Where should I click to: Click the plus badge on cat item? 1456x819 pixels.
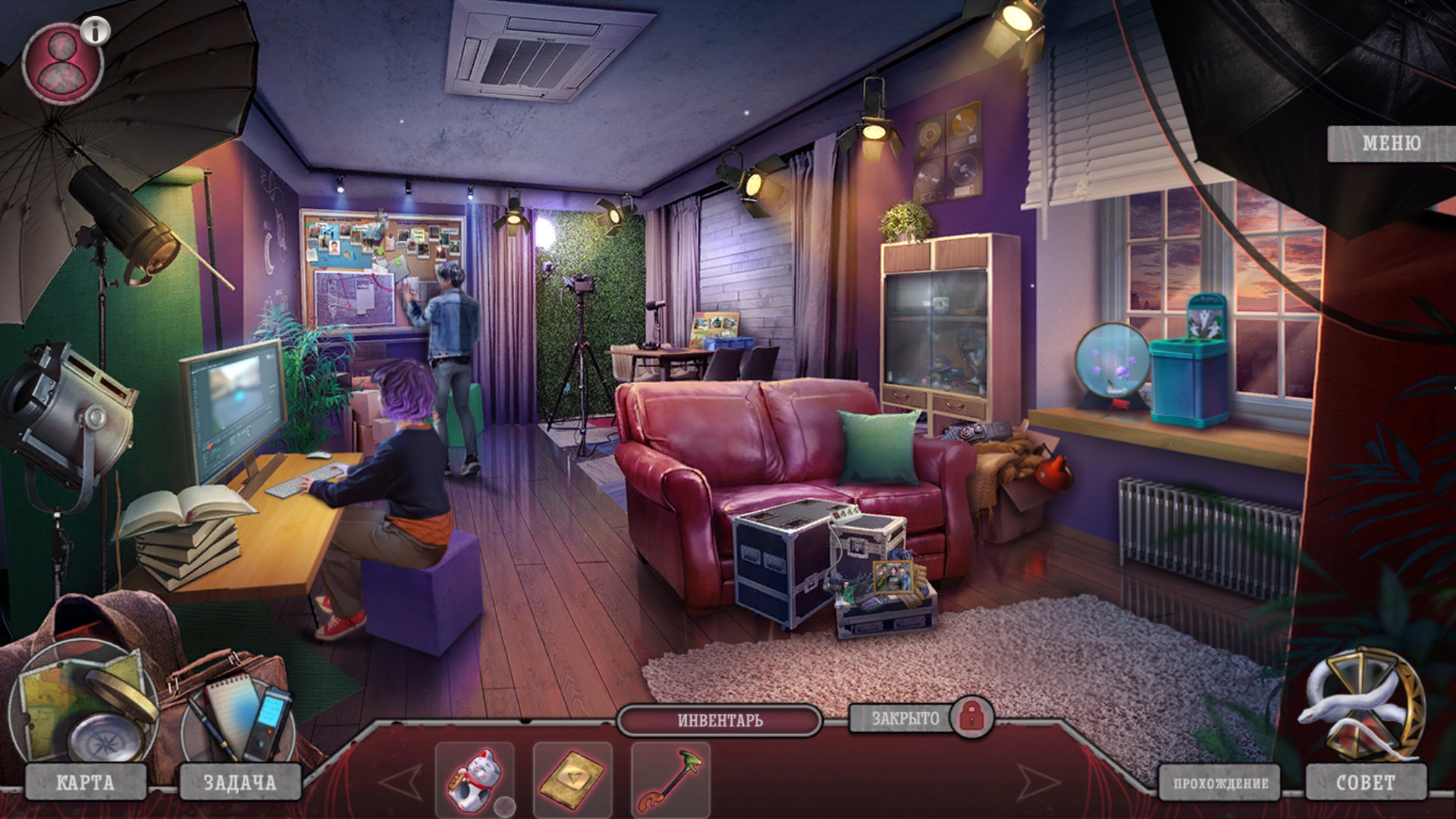504,806
